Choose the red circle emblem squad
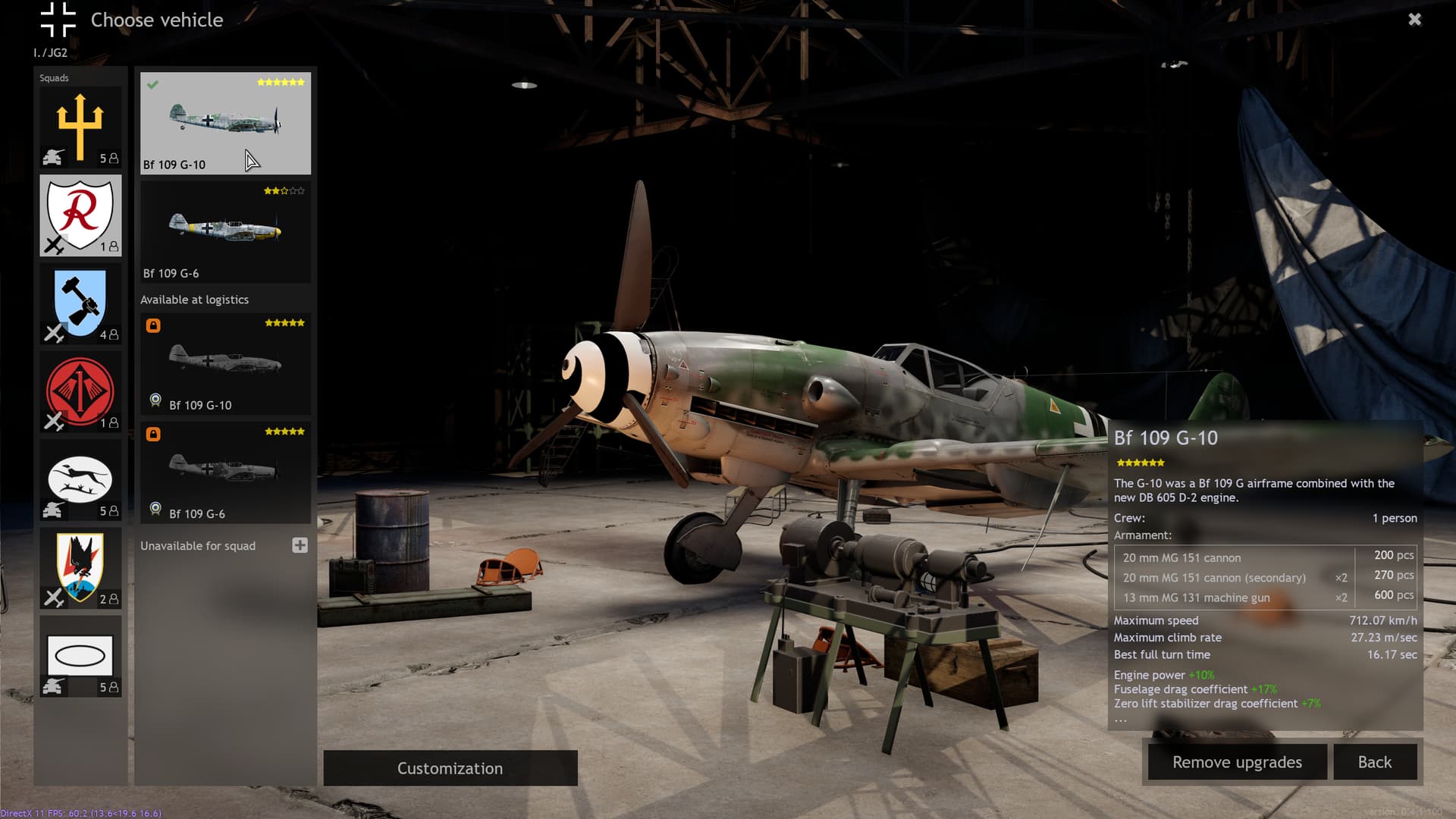 coord(80,391)
